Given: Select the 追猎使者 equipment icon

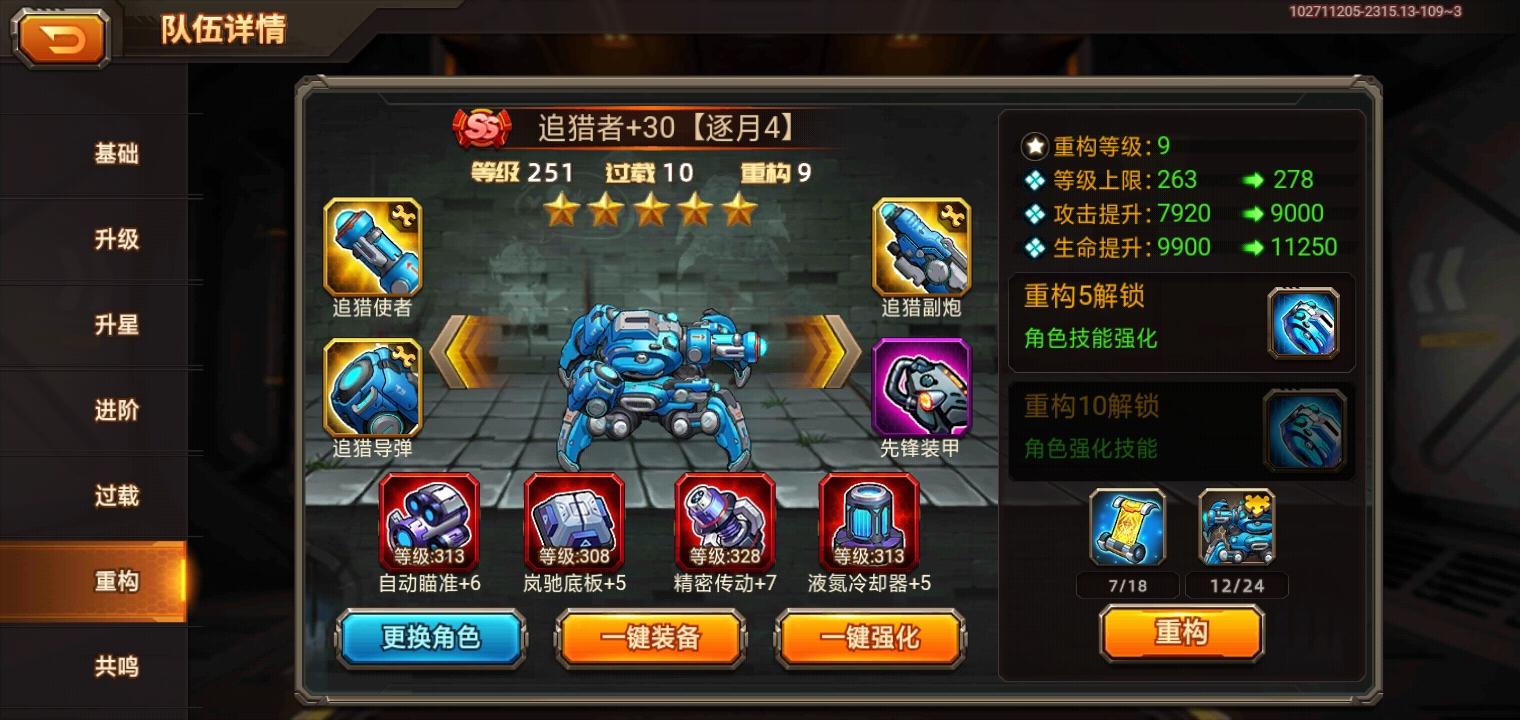Looking at the screenshot, I should coord(371,251).
